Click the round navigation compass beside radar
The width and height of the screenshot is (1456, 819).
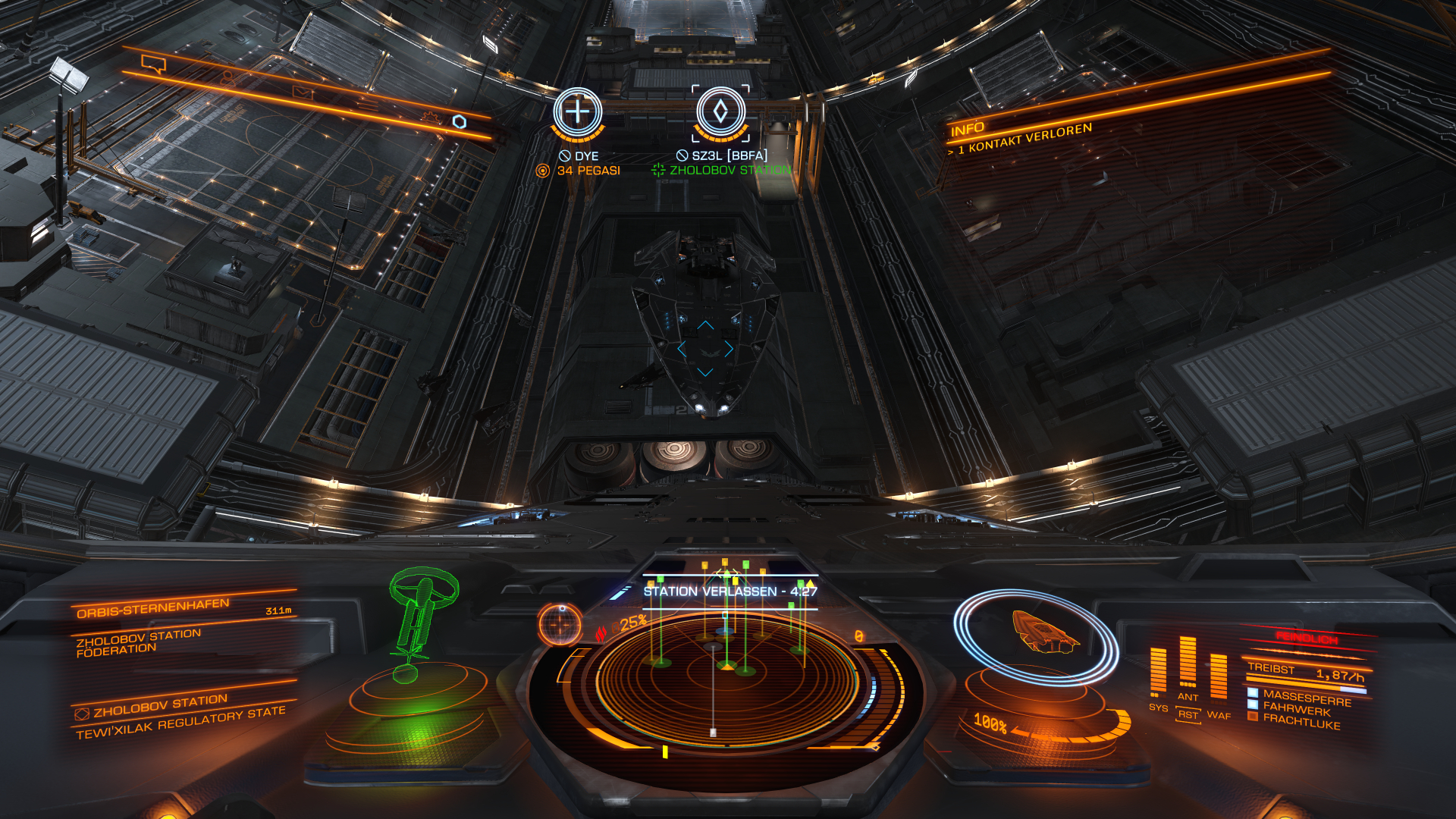pos(560,624)
